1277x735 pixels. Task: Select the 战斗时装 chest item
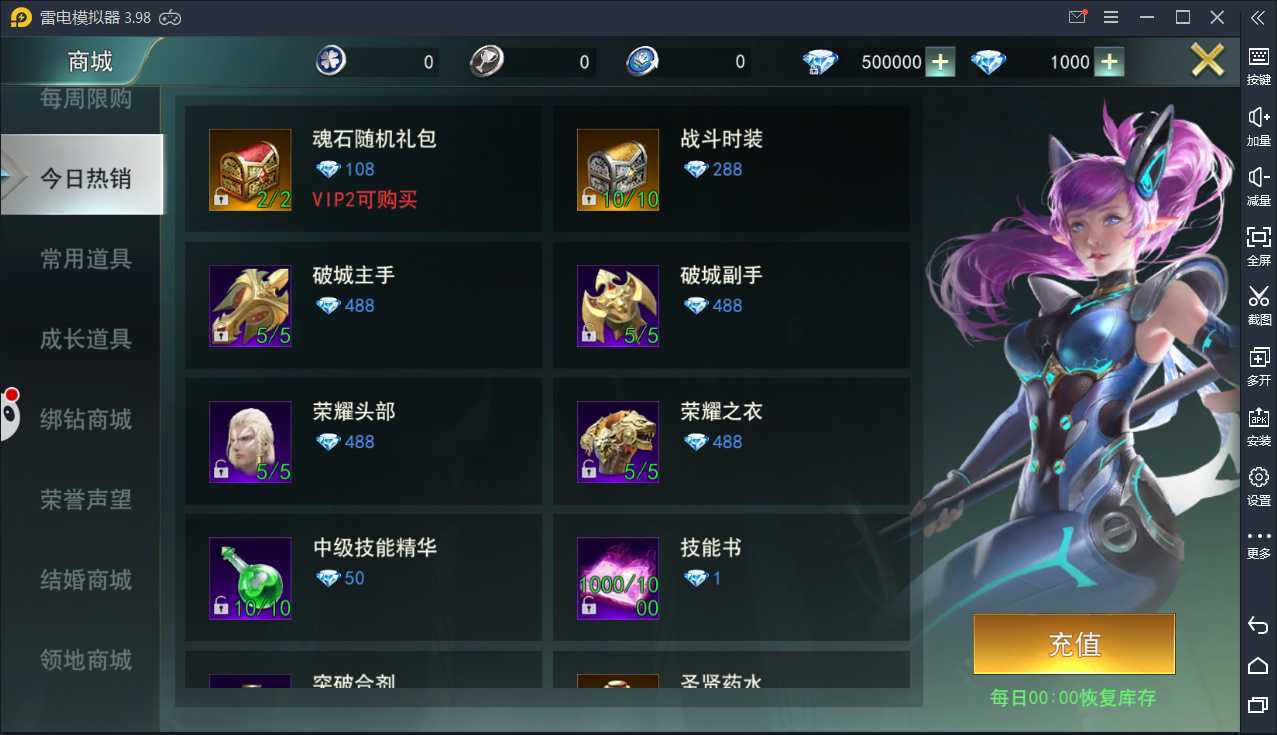(731, 169)
